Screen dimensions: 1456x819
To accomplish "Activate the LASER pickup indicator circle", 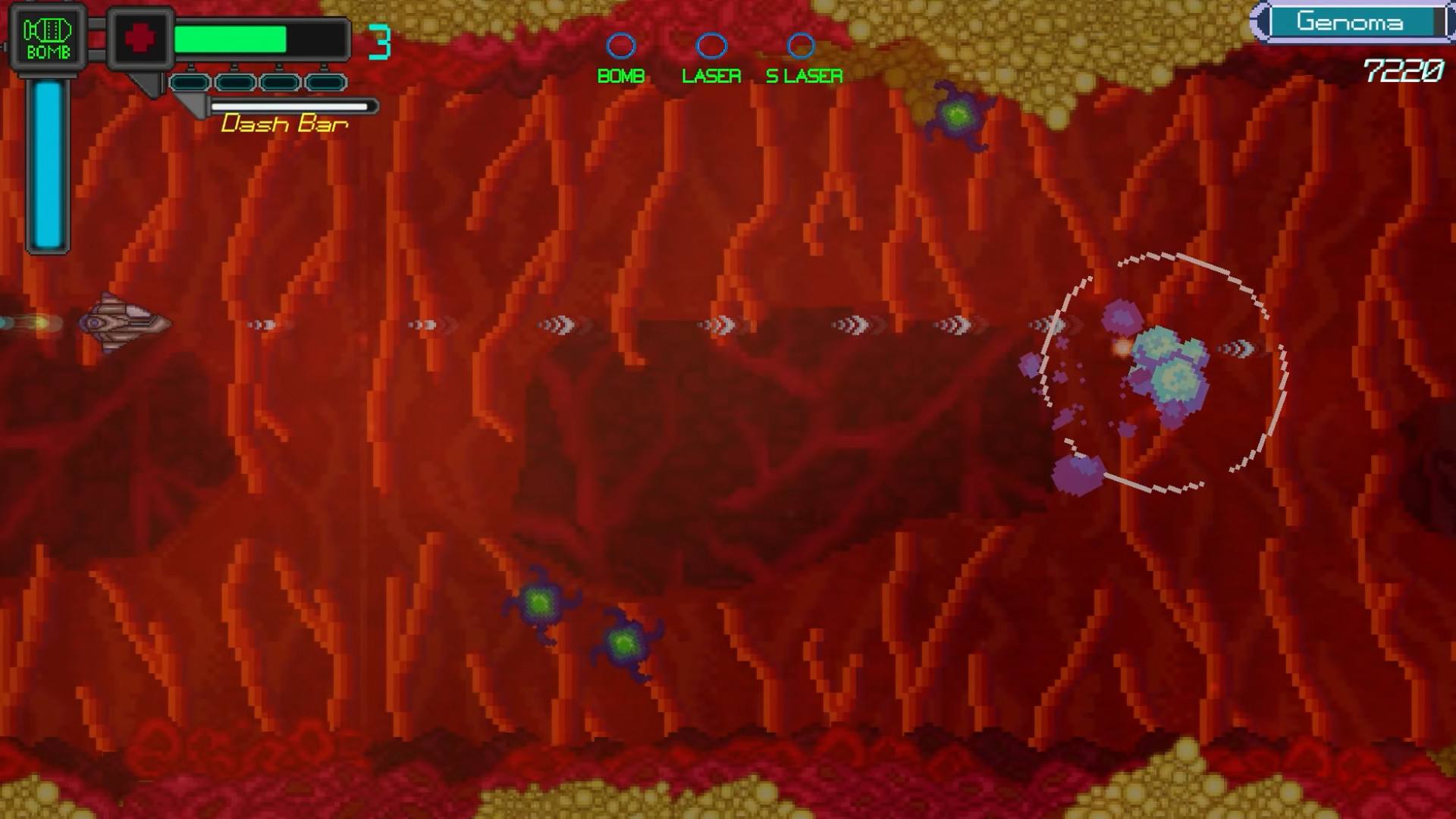I will coord(711,47).
